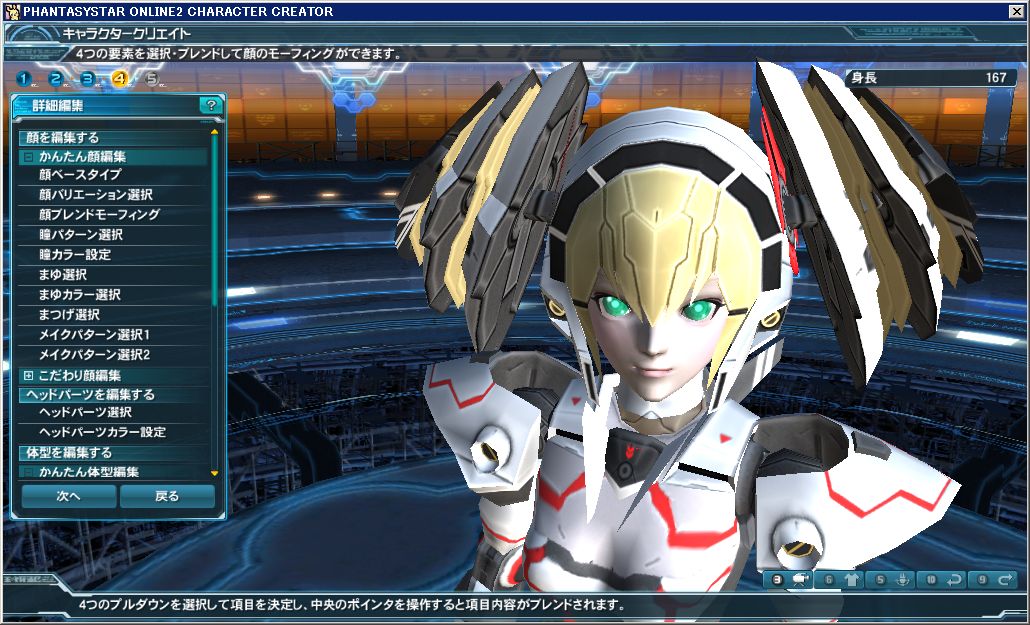Screen dimensions: 1030x625
Task: Choose 顔ブレンドモーフィング entry
Action: point(99,215)
